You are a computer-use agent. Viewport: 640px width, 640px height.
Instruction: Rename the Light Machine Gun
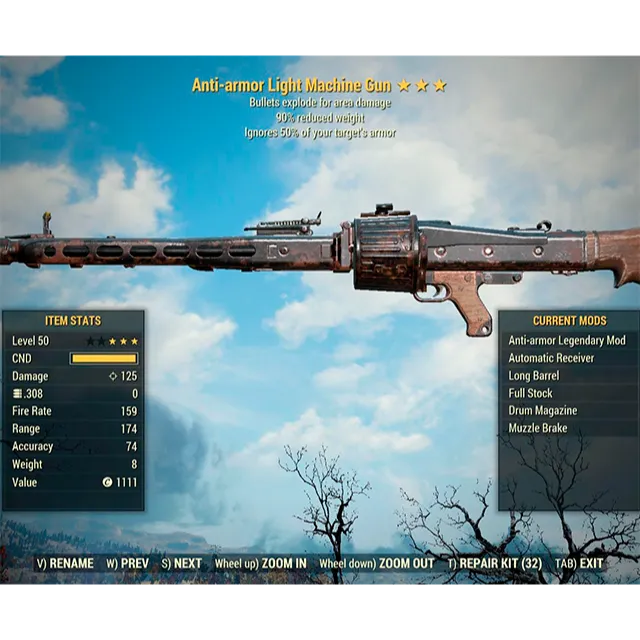pyautogui.click(x=65, y=563)
